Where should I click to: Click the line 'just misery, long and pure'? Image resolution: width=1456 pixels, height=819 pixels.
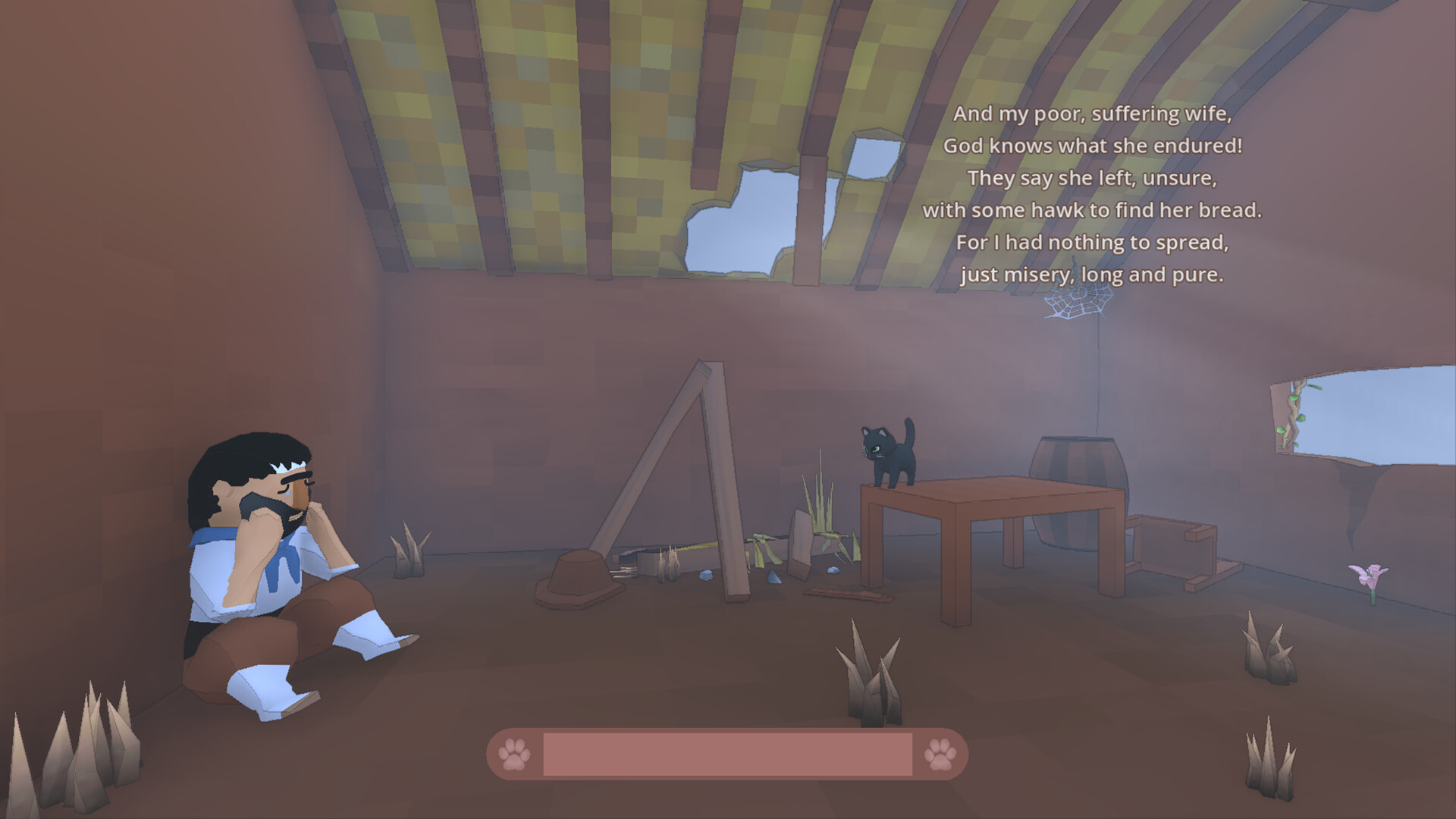tap(1094, 275)
